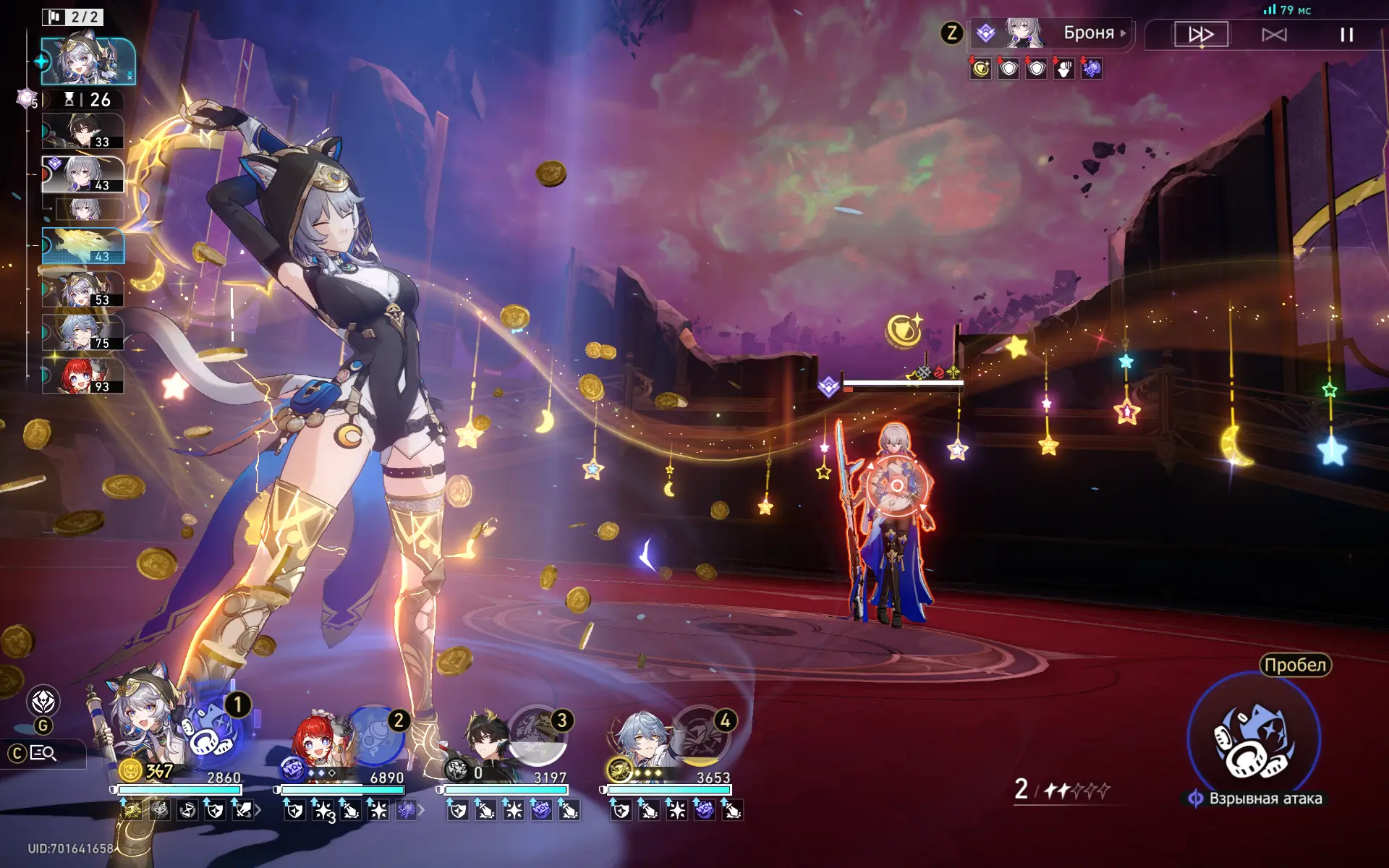Click the round emblem icon above G
This screenshot has height=868, width=1389.
point(43,702)
